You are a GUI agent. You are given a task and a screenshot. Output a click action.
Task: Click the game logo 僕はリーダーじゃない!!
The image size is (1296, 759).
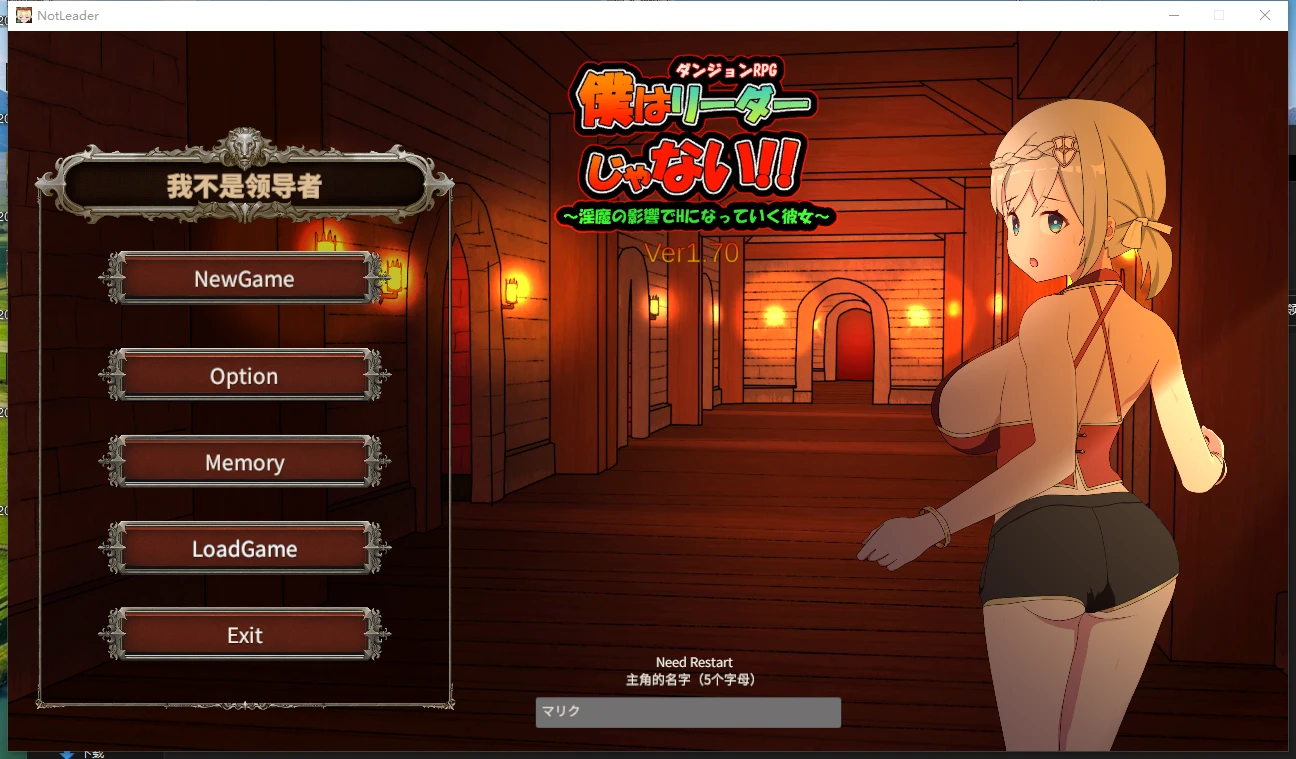point(692,130)
